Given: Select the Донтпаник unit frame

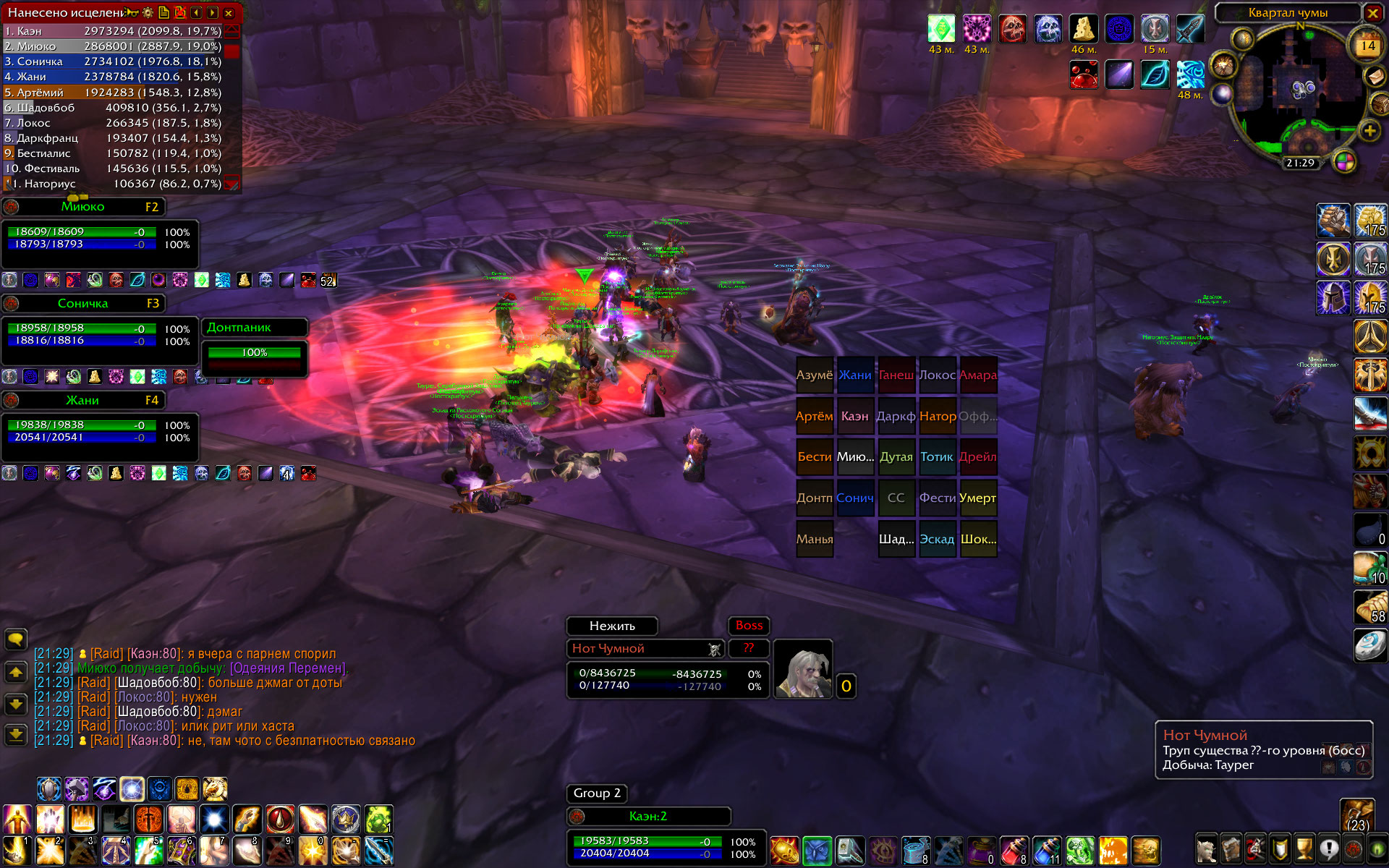Looking at the screenshot, I should pyautogui.click(x=253, y=328).
